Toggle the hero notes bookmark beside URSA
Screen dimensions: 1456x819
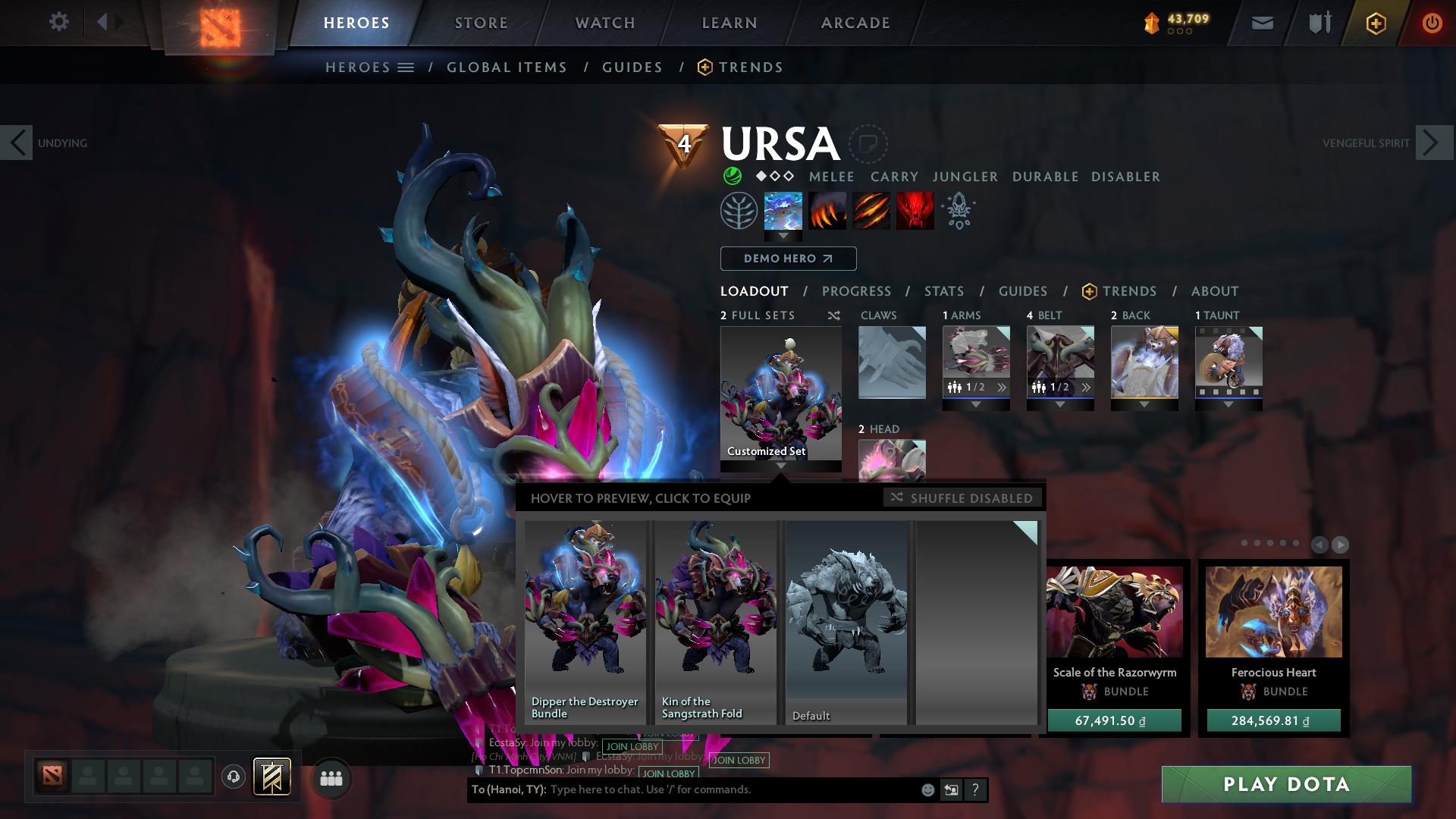point(868,145)
